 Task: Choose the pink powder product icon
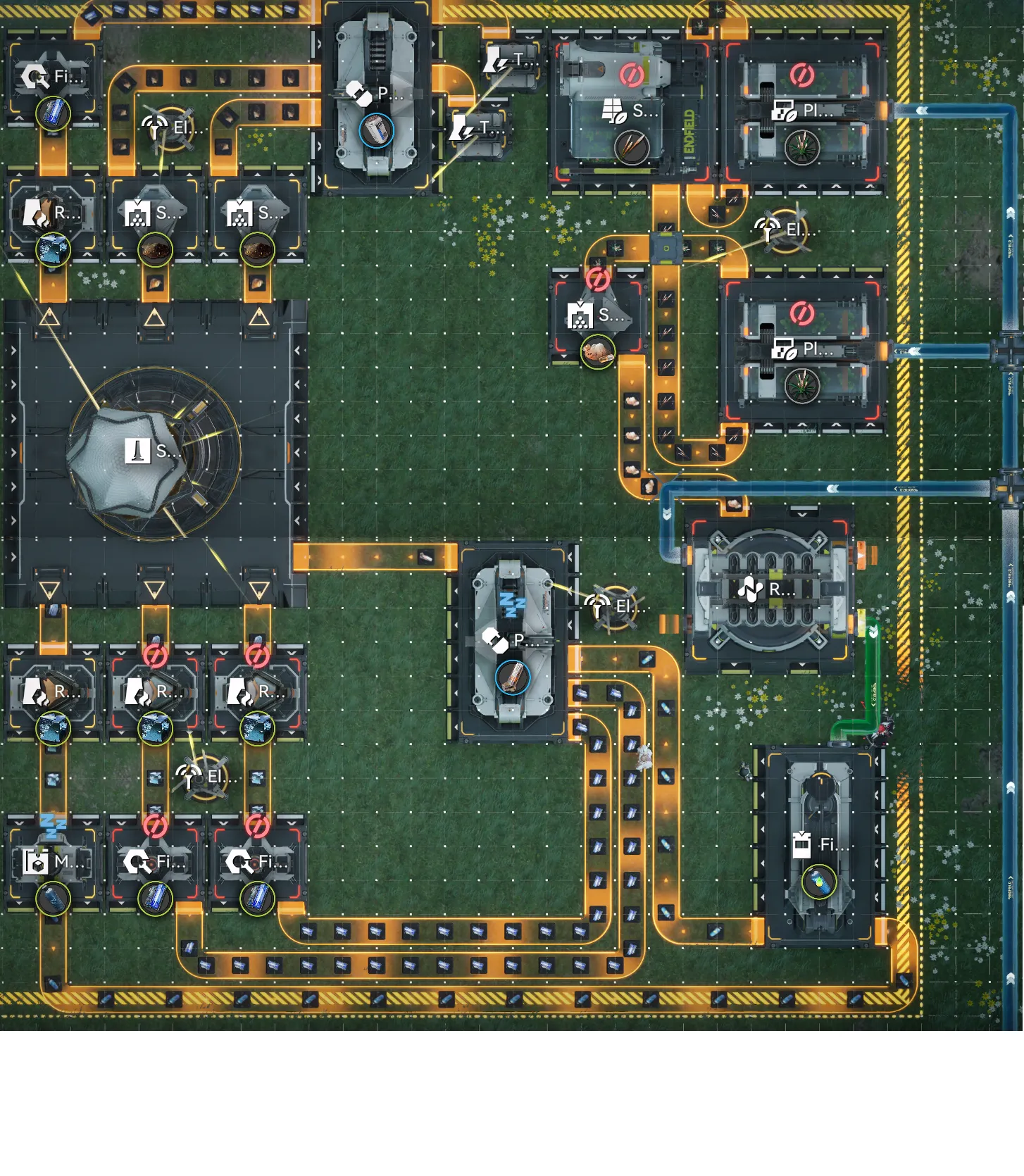click(597, 351)
